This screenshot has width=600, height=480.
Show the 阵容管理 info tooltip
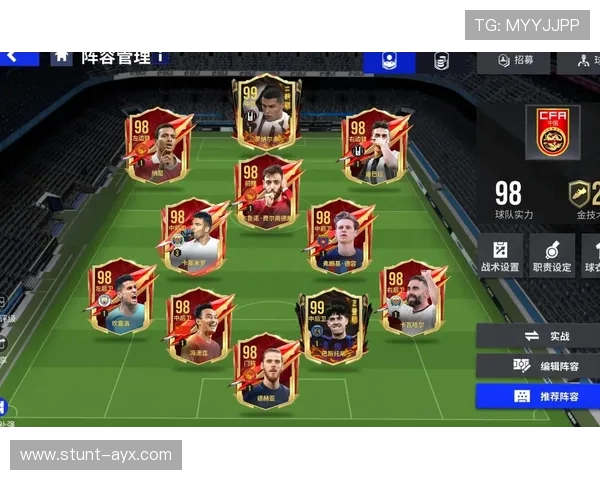(x=160, y=57)
